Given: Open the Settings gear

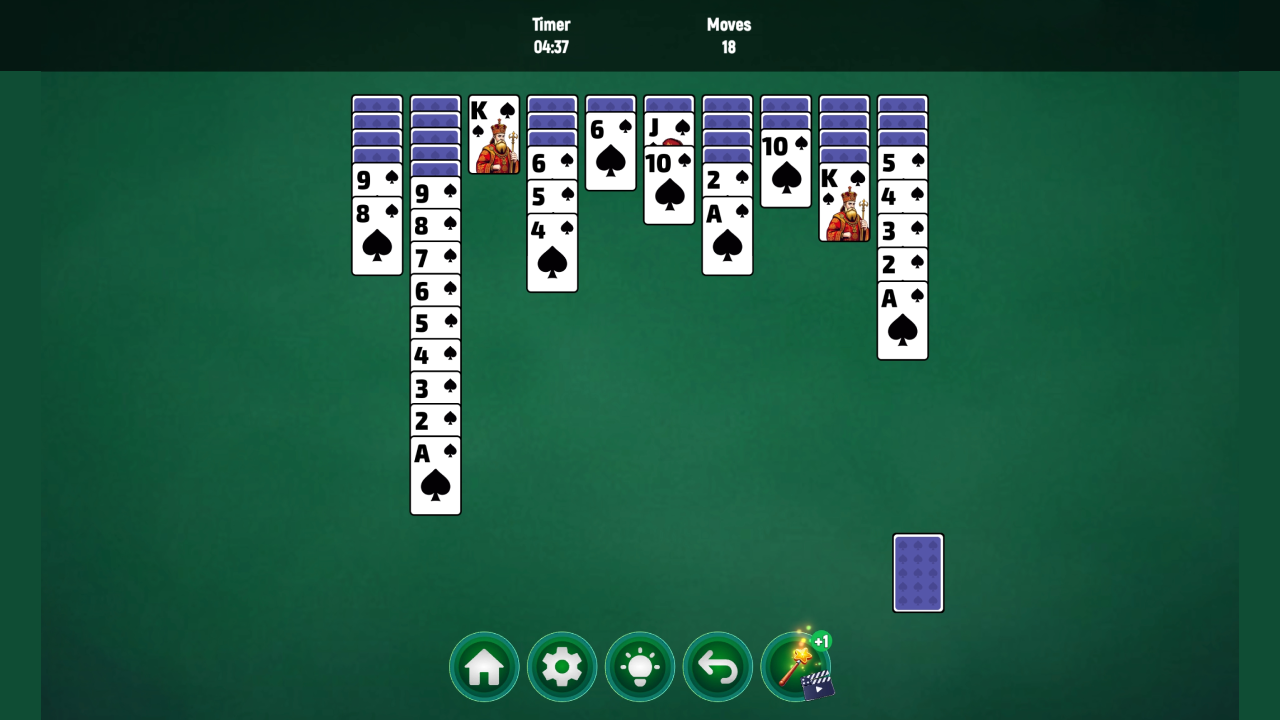Looking at the screenshot, I should (562, 666).
